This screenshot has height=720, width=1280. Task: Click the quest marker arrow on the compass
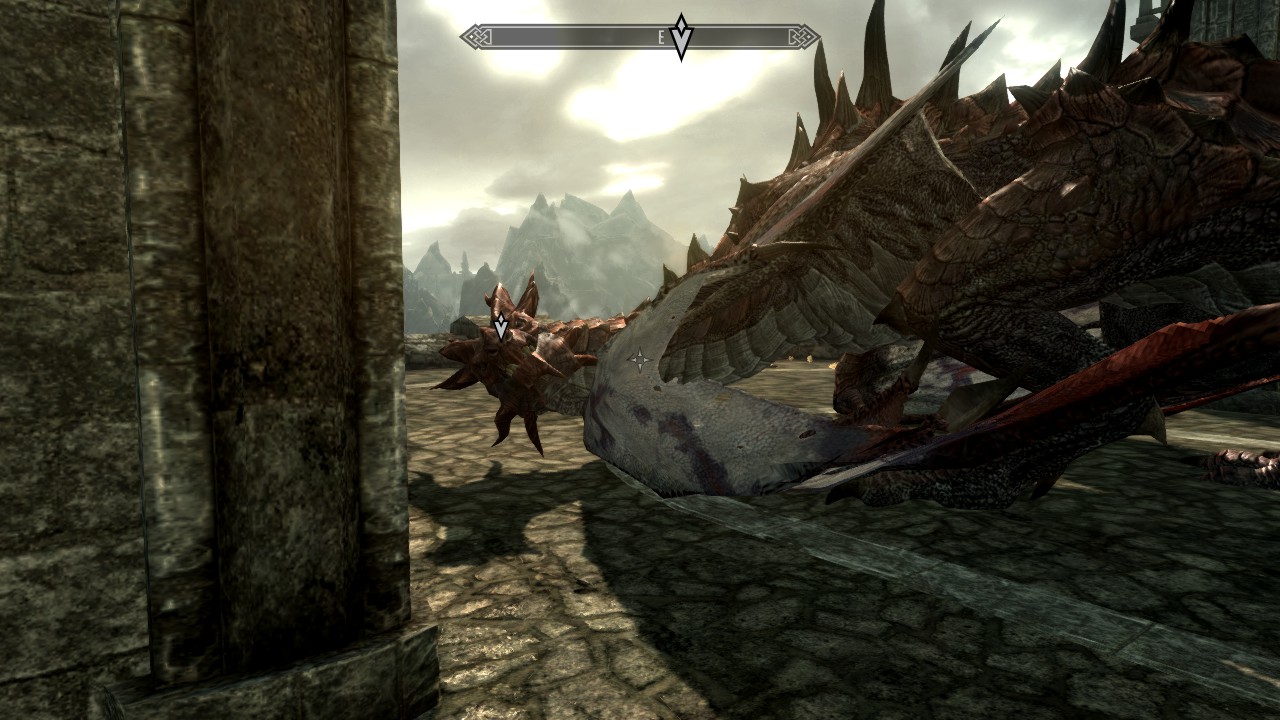pyautogui.click(x=681, y=38)
